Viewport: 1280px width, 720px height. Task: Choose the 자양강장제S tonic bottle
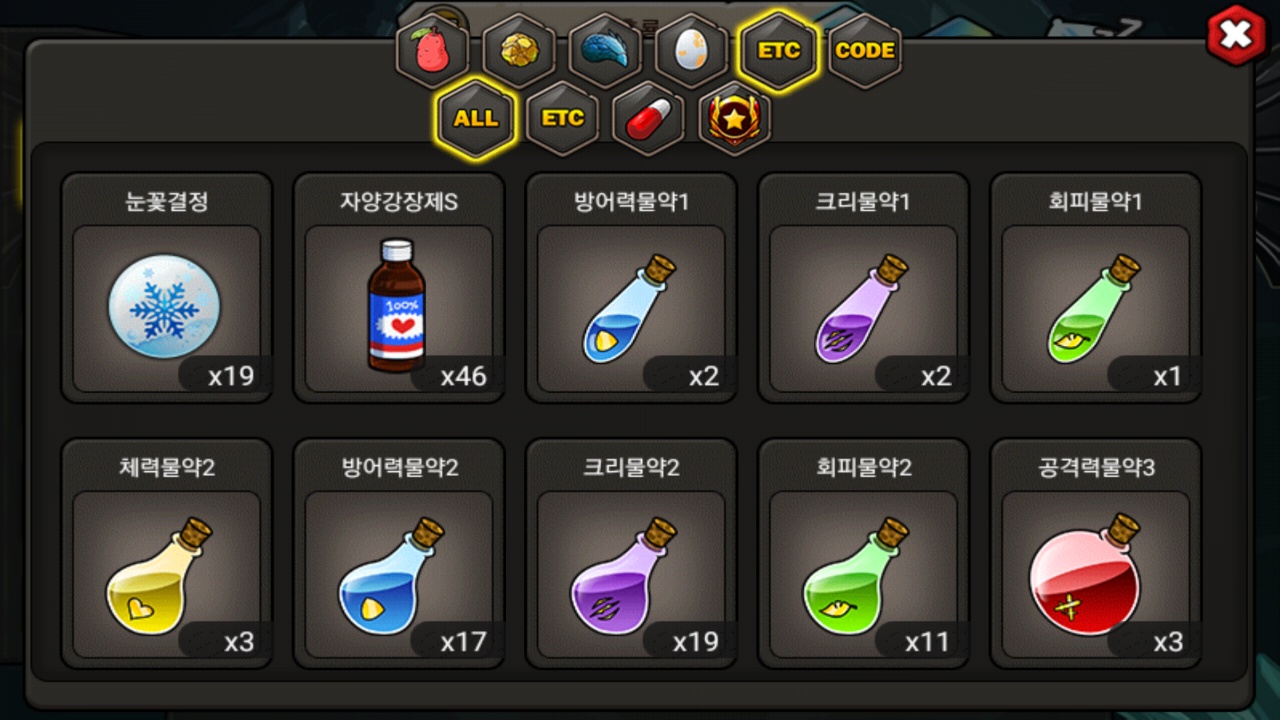tap(398, 288)
